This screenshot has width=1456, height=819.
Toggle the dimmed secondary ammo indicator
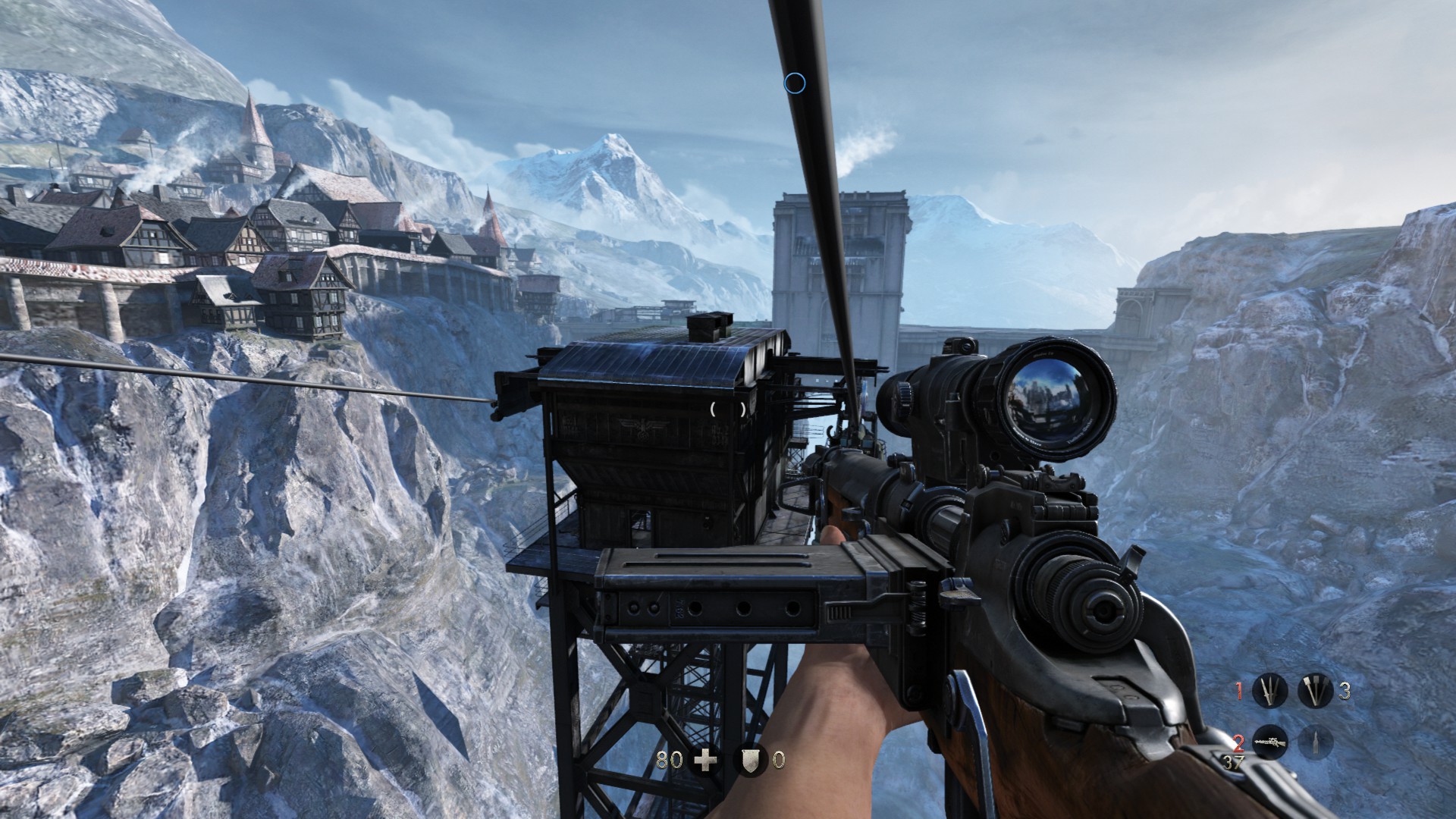(x=1316, y=742)
